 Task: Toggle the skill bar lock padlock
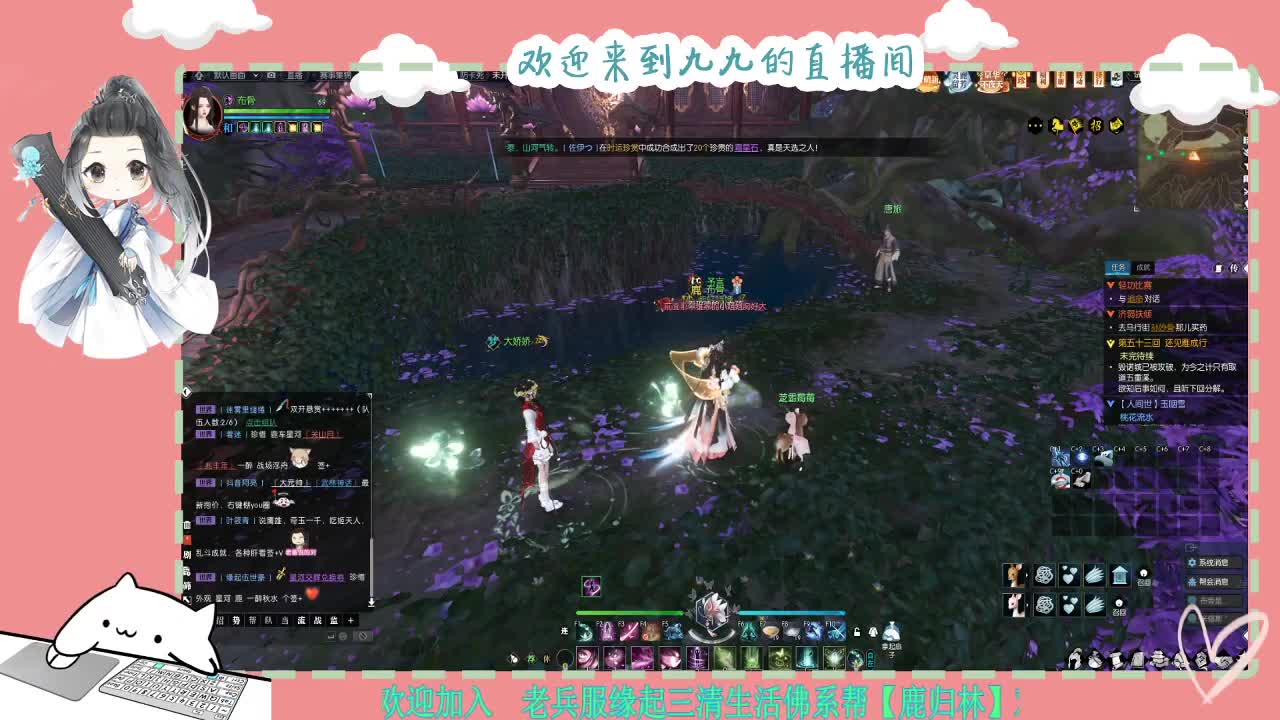(857, 632)
